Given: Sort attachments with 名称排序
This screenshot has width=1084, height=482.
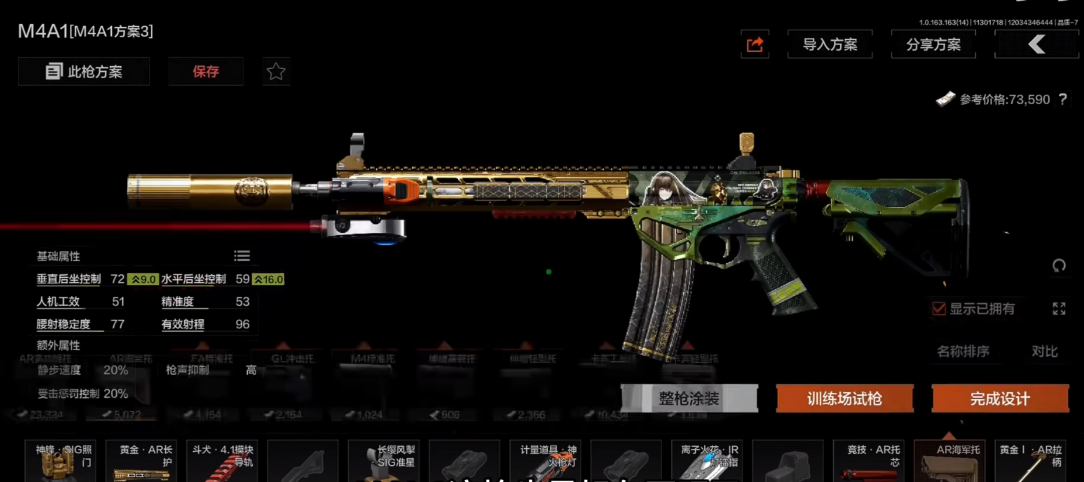Looking at the screenshot, I should [963, 351].
